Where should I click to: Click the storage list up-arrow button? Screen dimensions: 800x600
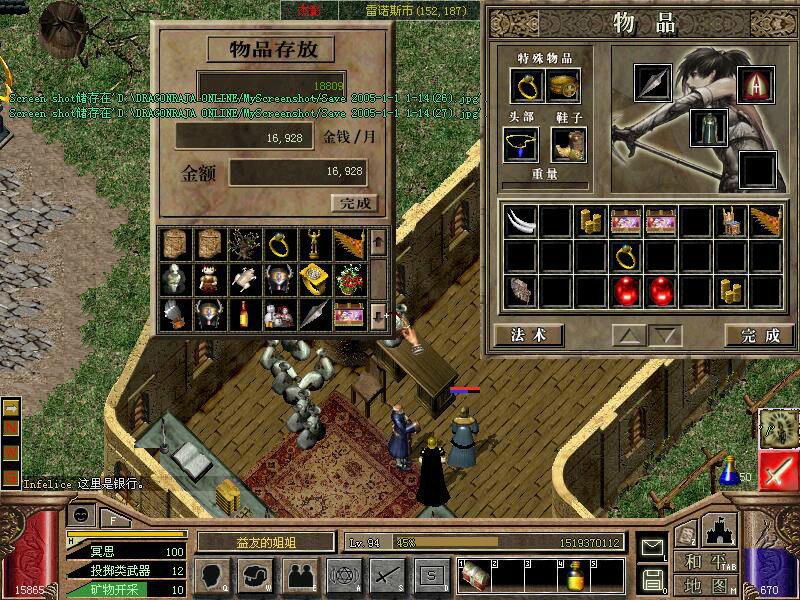(377, 241)
